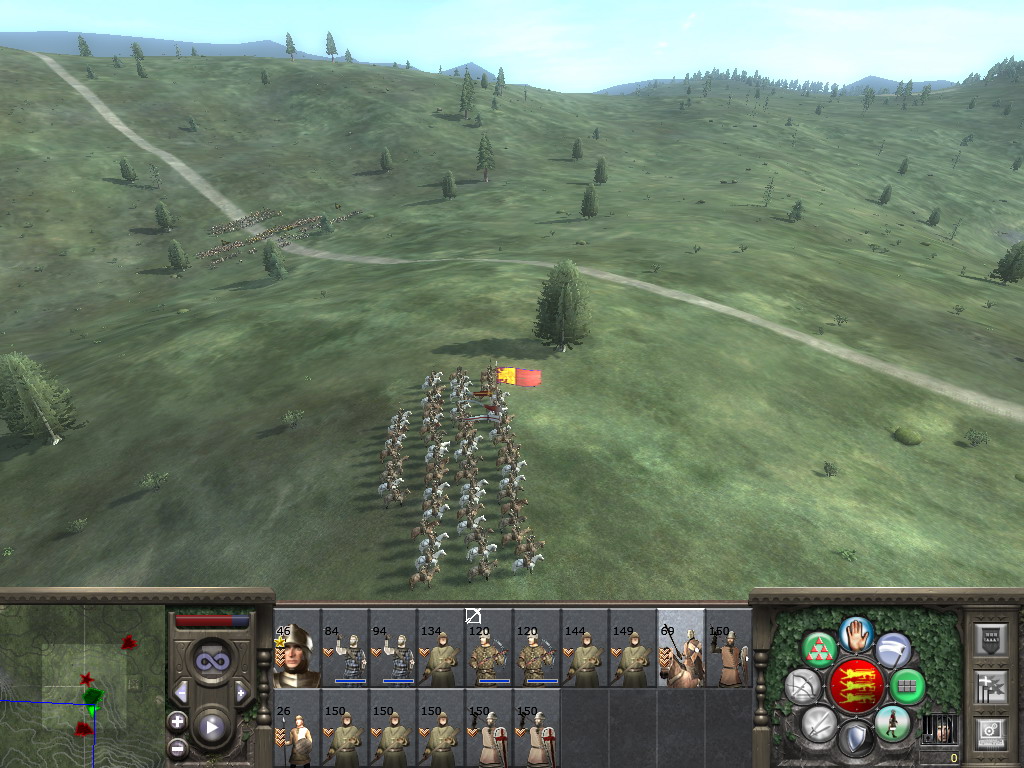Click the red three-lions faction emblem
Screen dimensions: 1024x768
tap(856, 685)
